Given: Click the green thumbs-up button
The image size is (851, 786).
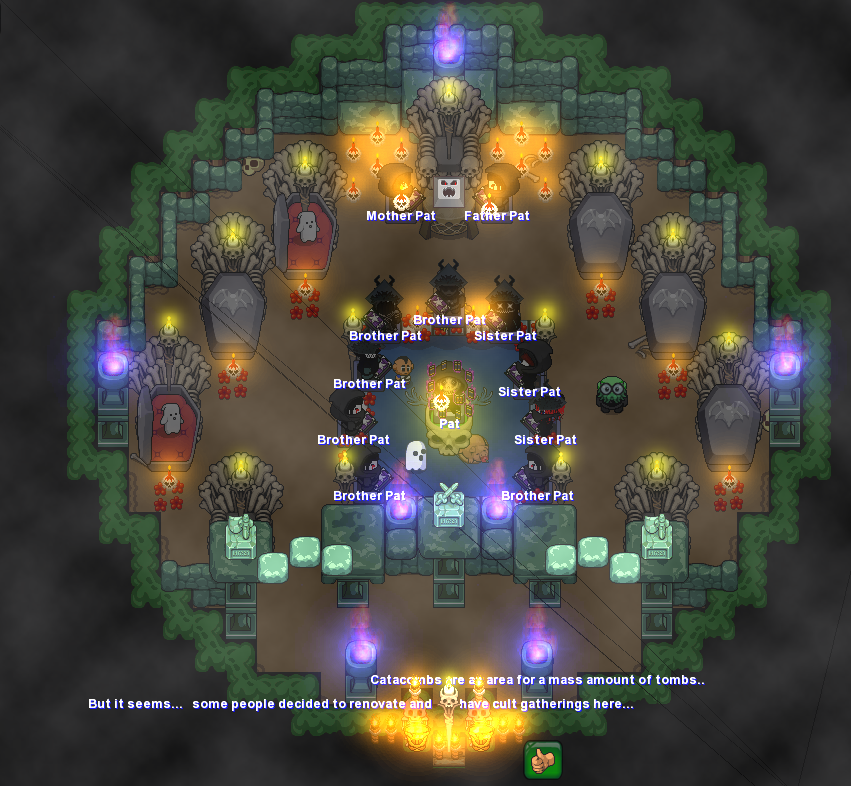Looking at the screenshot, I should coord(542,760).
